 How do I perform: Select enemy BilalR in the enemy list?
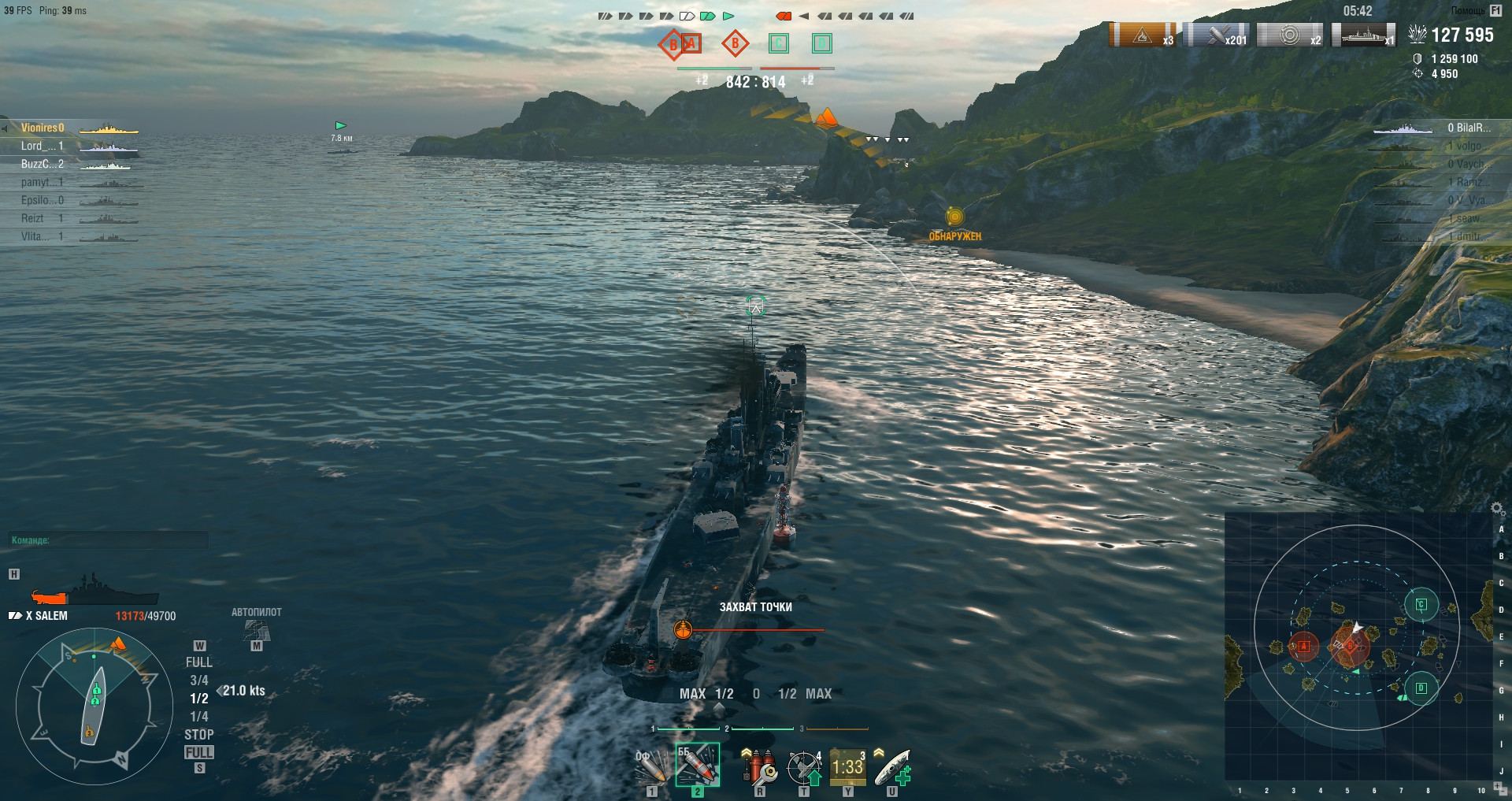pyautogui.click(x=1468, y=128)
